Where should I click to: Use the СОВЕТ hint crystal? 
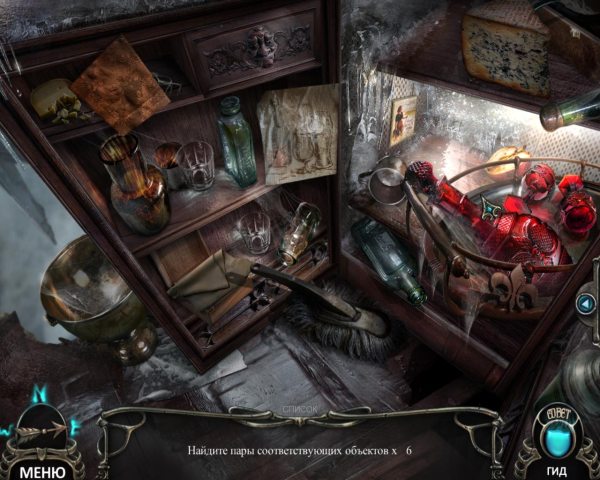558,432
